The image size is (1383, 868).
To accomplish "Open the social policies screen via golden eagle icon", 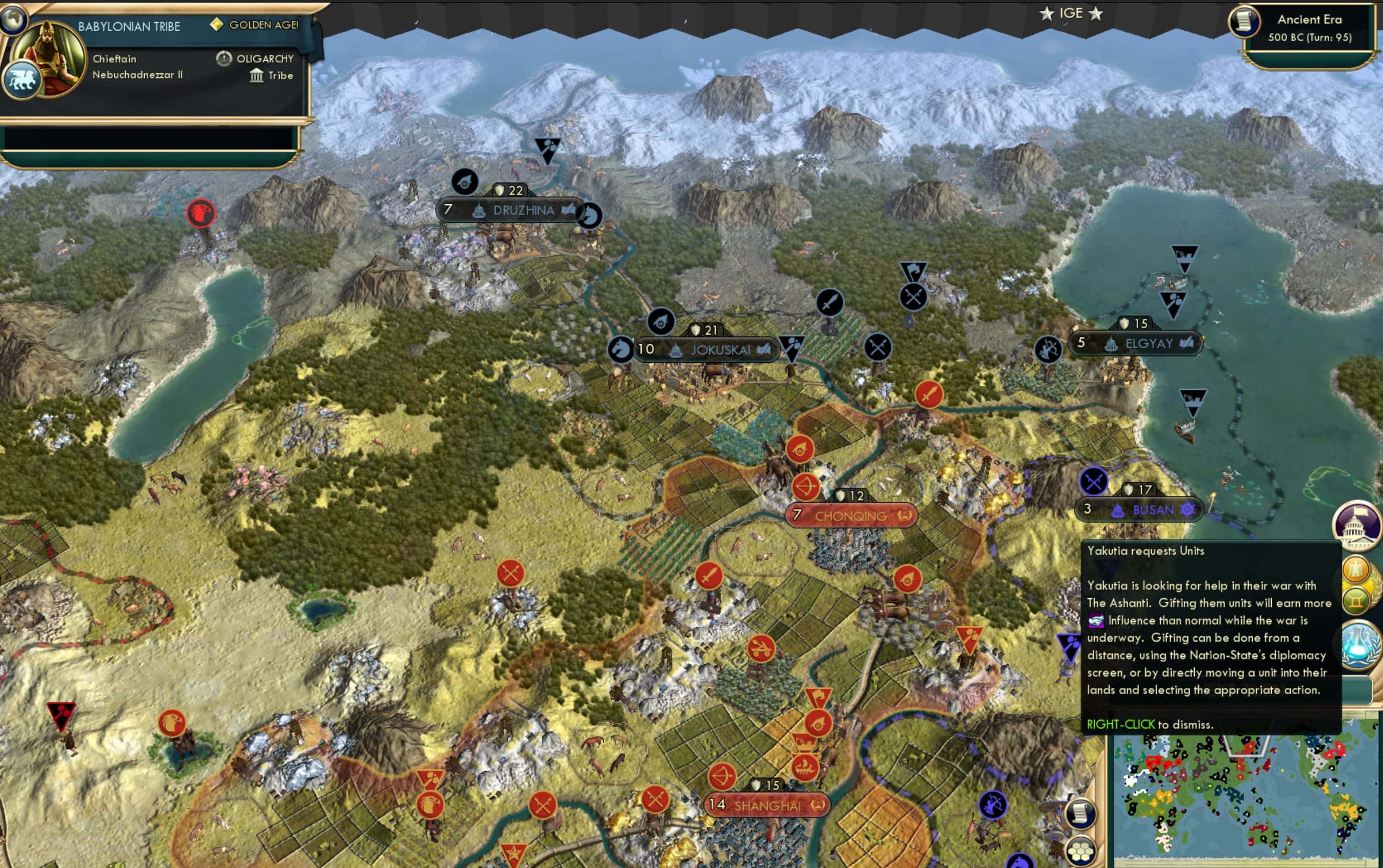I will click(x=1357, y=569).
